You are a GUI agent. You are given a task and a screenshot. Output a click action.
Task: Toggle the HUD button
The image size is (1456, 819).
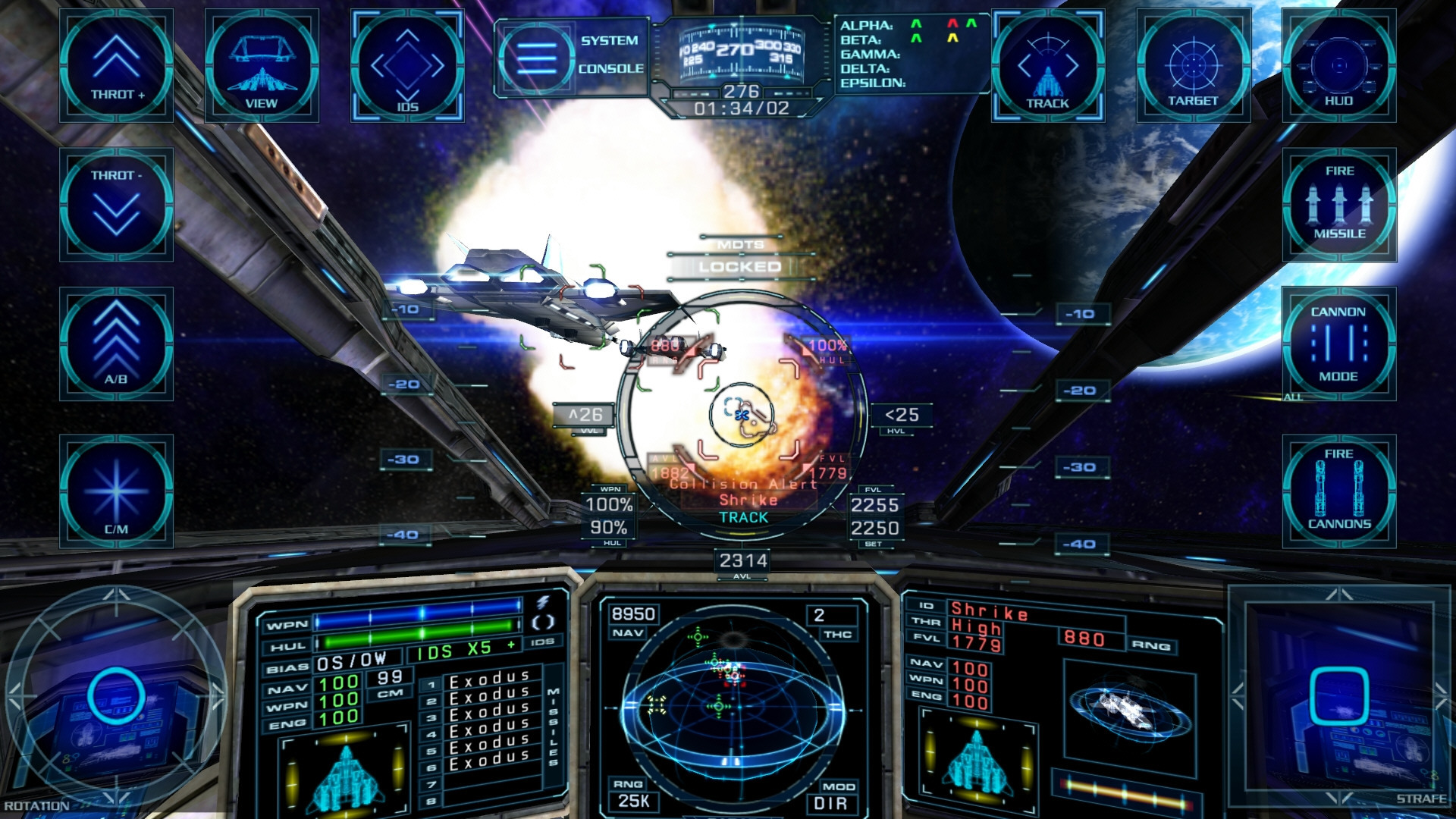[x=1338, y=65]
